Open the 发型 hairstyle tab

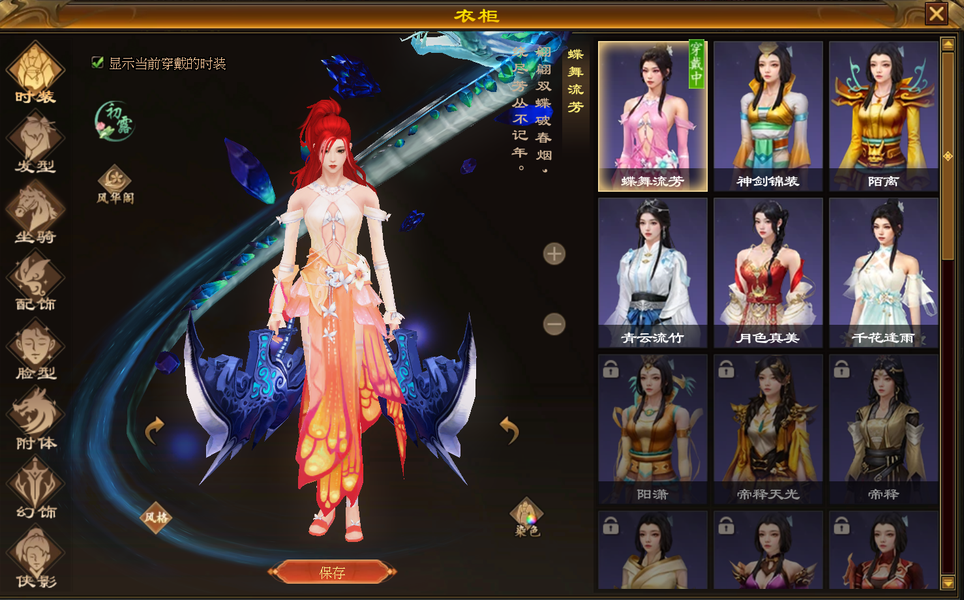click(x=36, y=142)
